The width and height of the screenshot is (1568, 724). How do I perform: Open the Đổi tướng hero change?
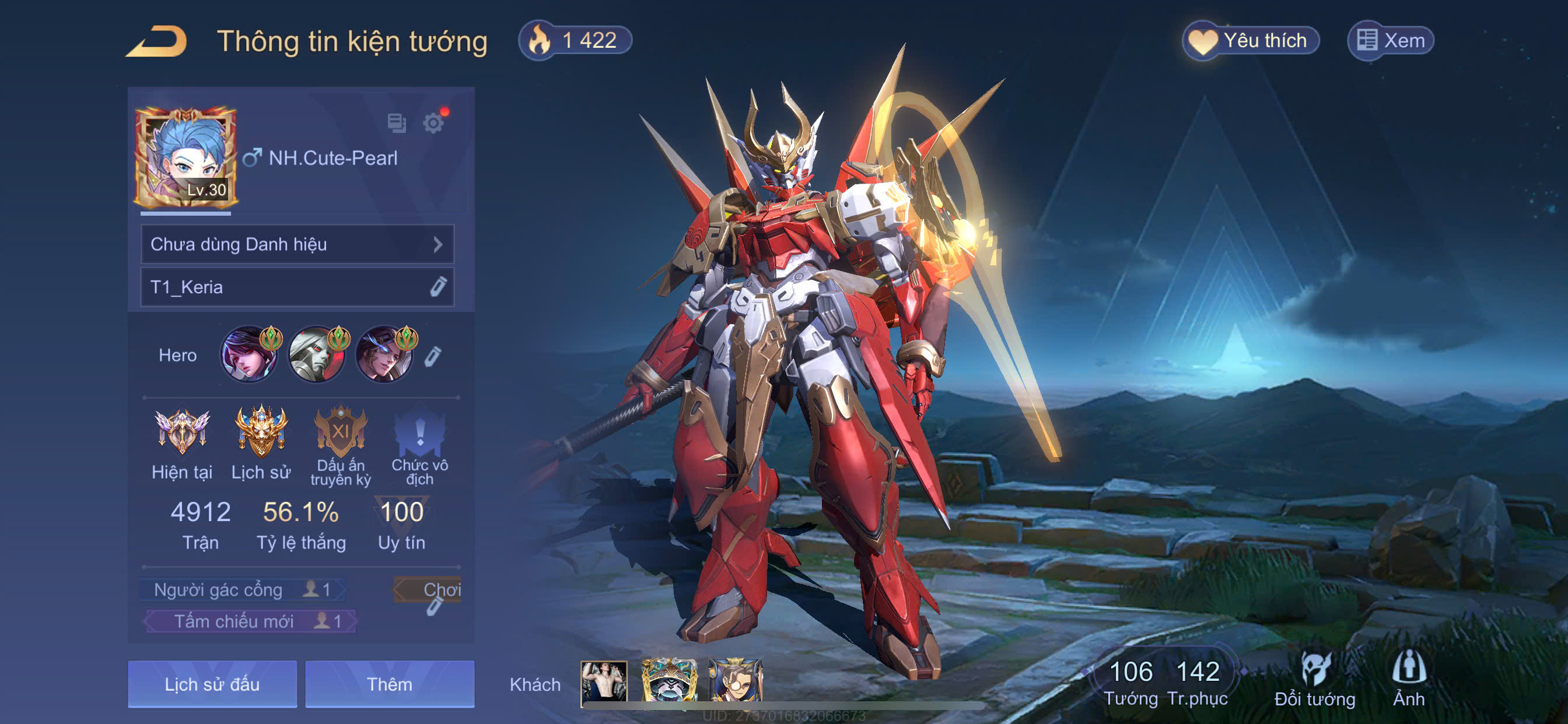point(1314,679)
